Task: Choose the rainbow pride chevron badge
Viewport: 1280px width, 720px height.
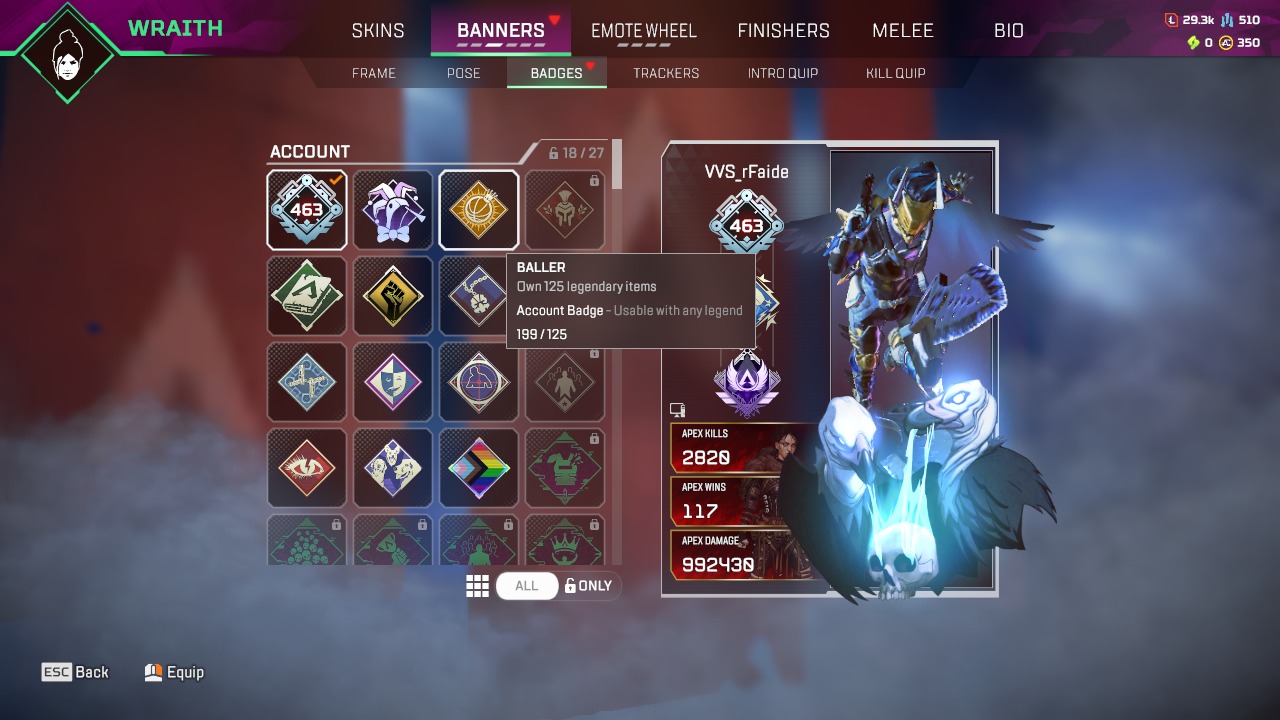Action: (x=479, y=468)
